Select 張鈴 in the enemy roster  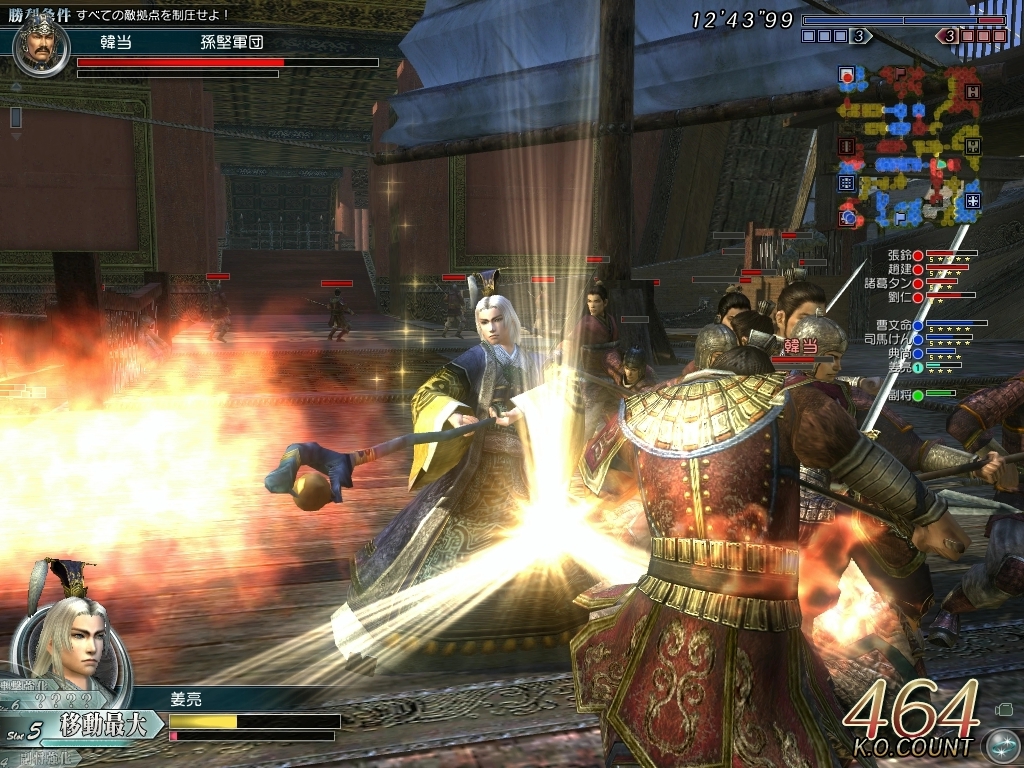point(902,255)
